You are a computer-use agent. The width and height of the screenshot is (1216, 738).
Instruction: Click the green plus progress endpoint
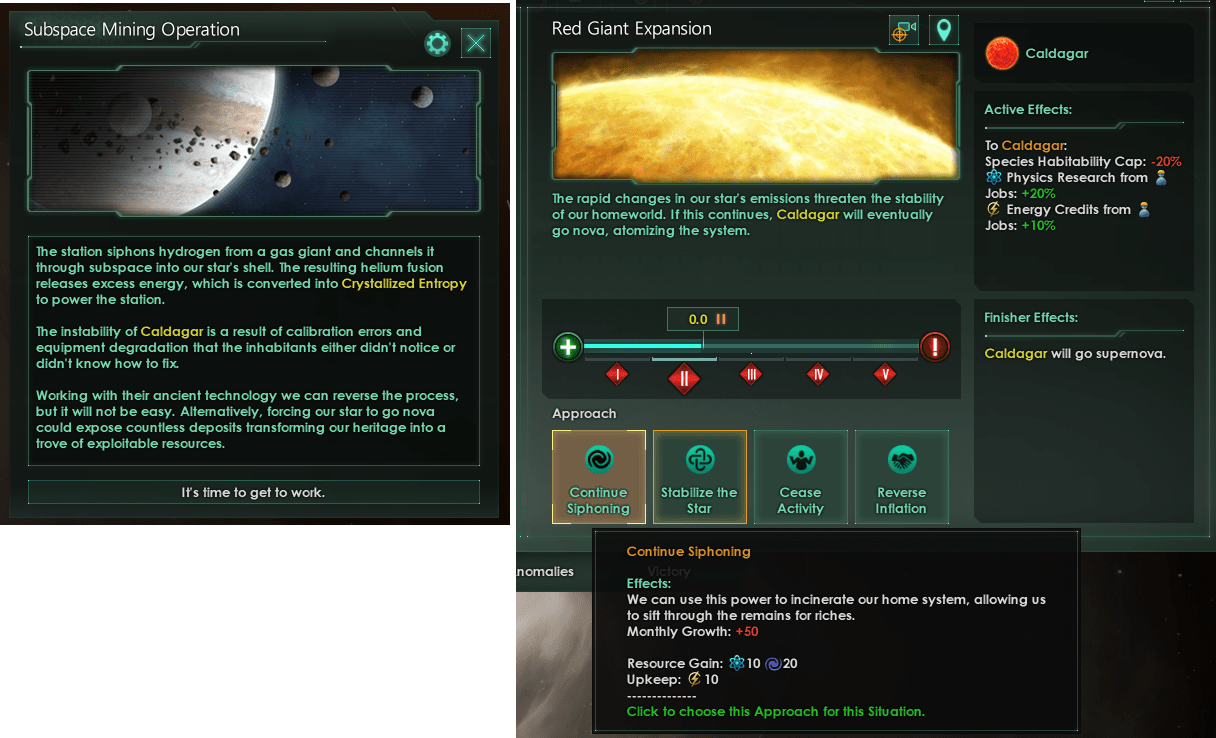click(568, 347)
